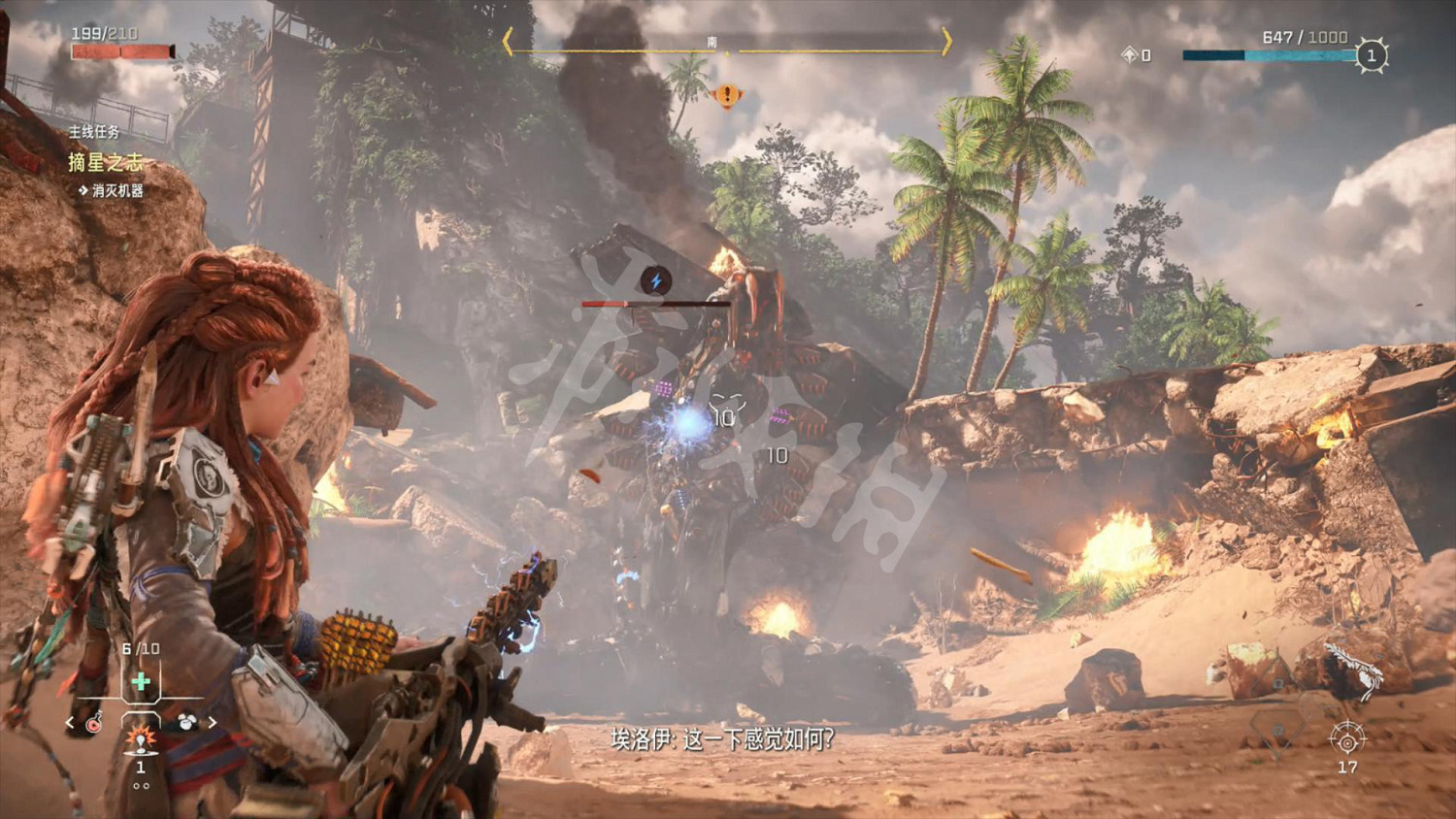Click the spiked level 1 badge
1456x819 pixels.
[x=1372, y=55]
